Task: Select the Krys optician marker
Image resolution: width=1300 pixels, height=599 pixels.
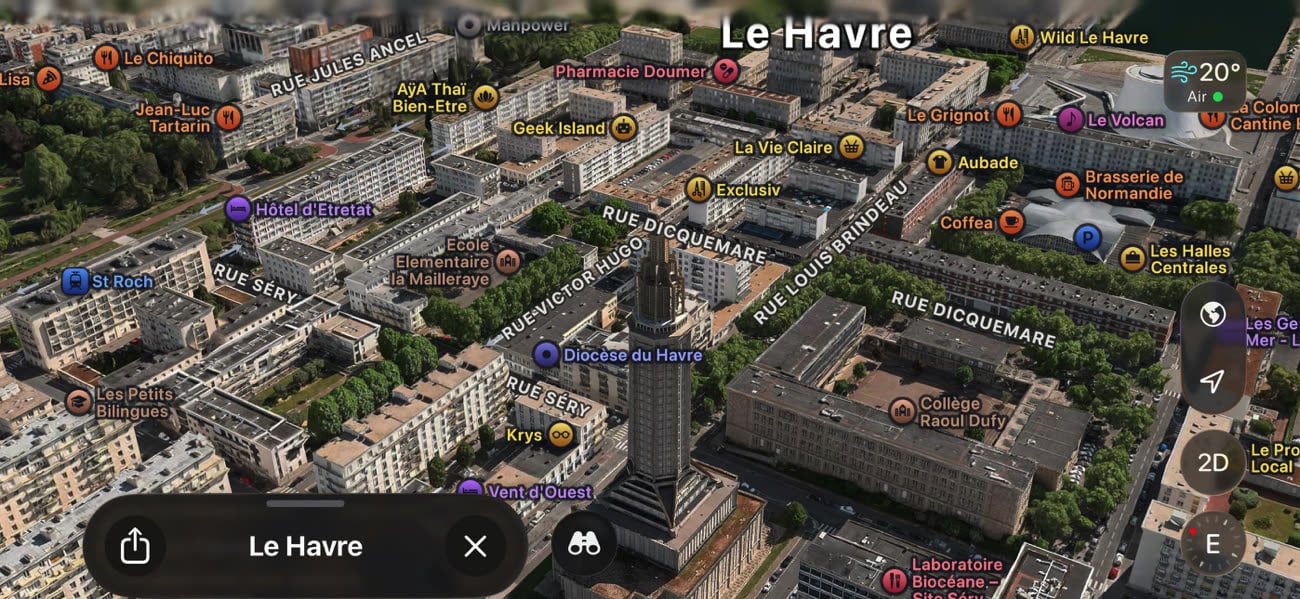Action: pos(561,435)
